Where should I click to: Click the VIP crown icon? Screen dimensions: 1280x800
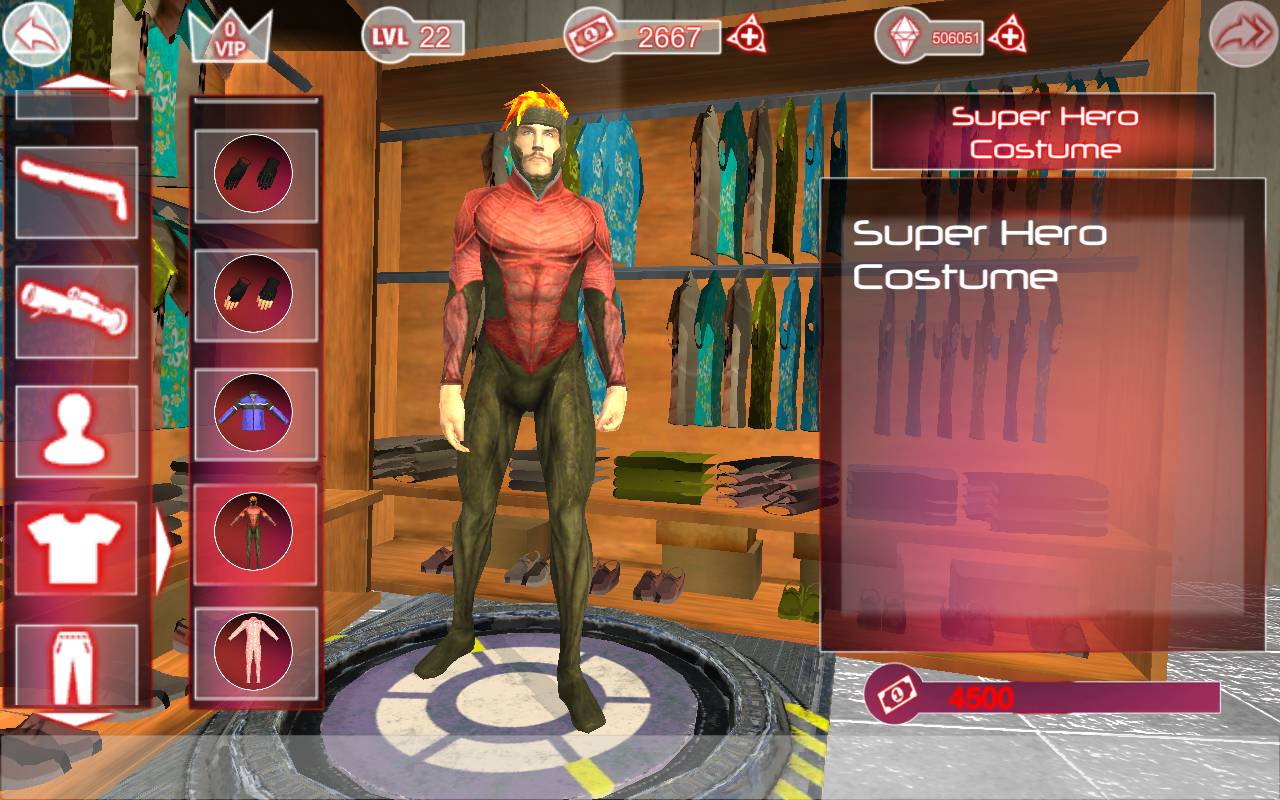[x=228, y=36]
